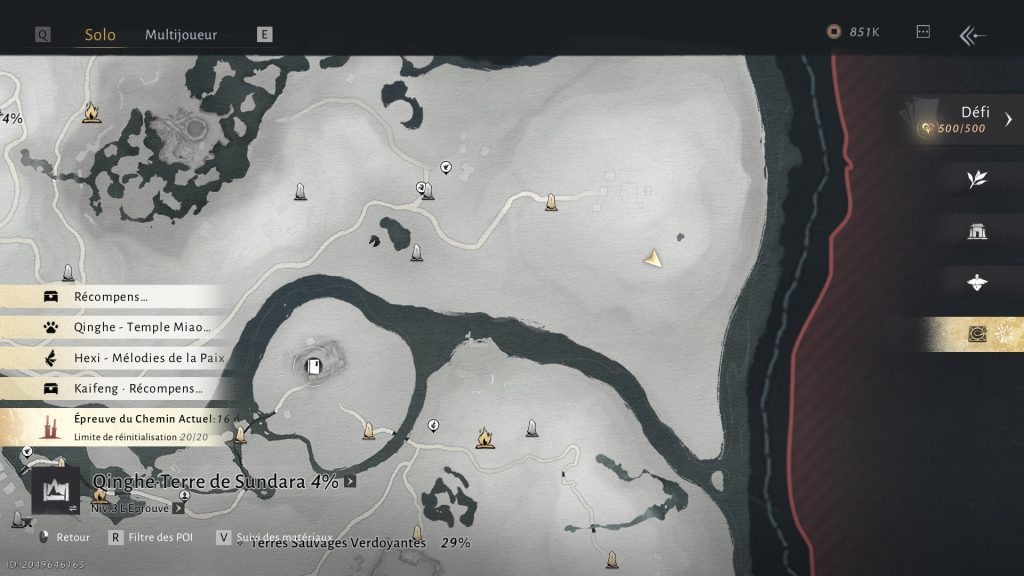The height and width of the screenshot is (576, 1024).
Task: Choose the temple building category icon
Action: 977,232
